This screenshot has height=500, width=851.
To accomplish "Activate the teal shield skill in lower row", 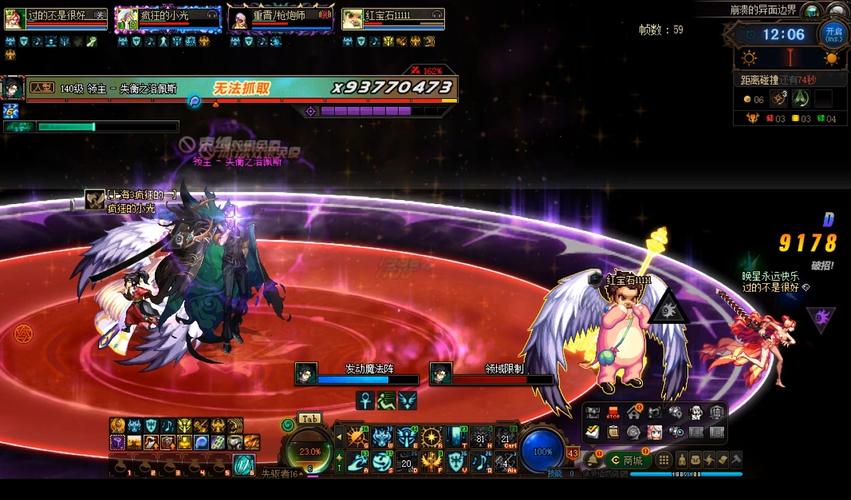I will tap(456, 461).
